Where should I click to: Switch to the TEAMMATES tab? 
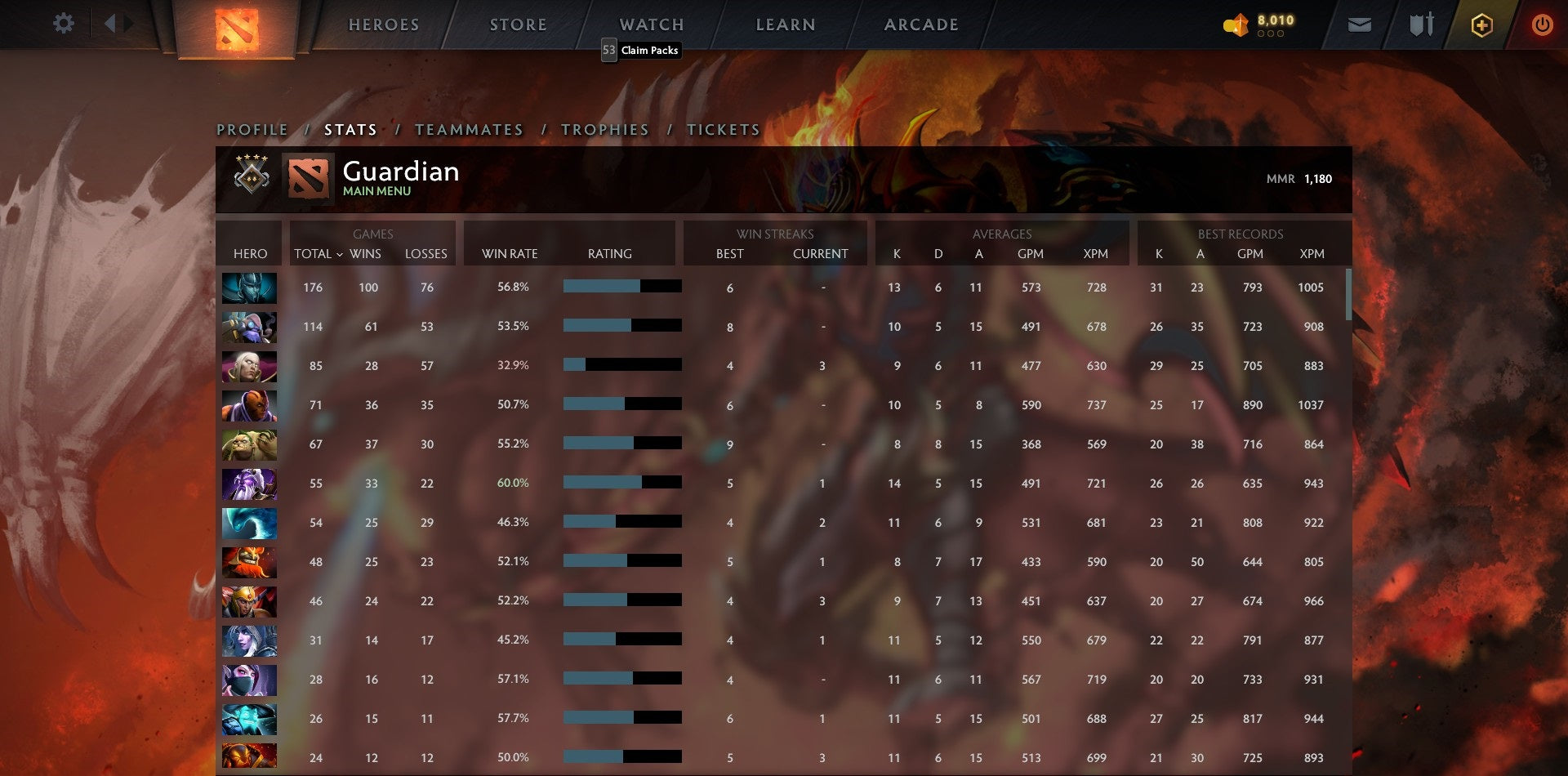coord(469,129)
